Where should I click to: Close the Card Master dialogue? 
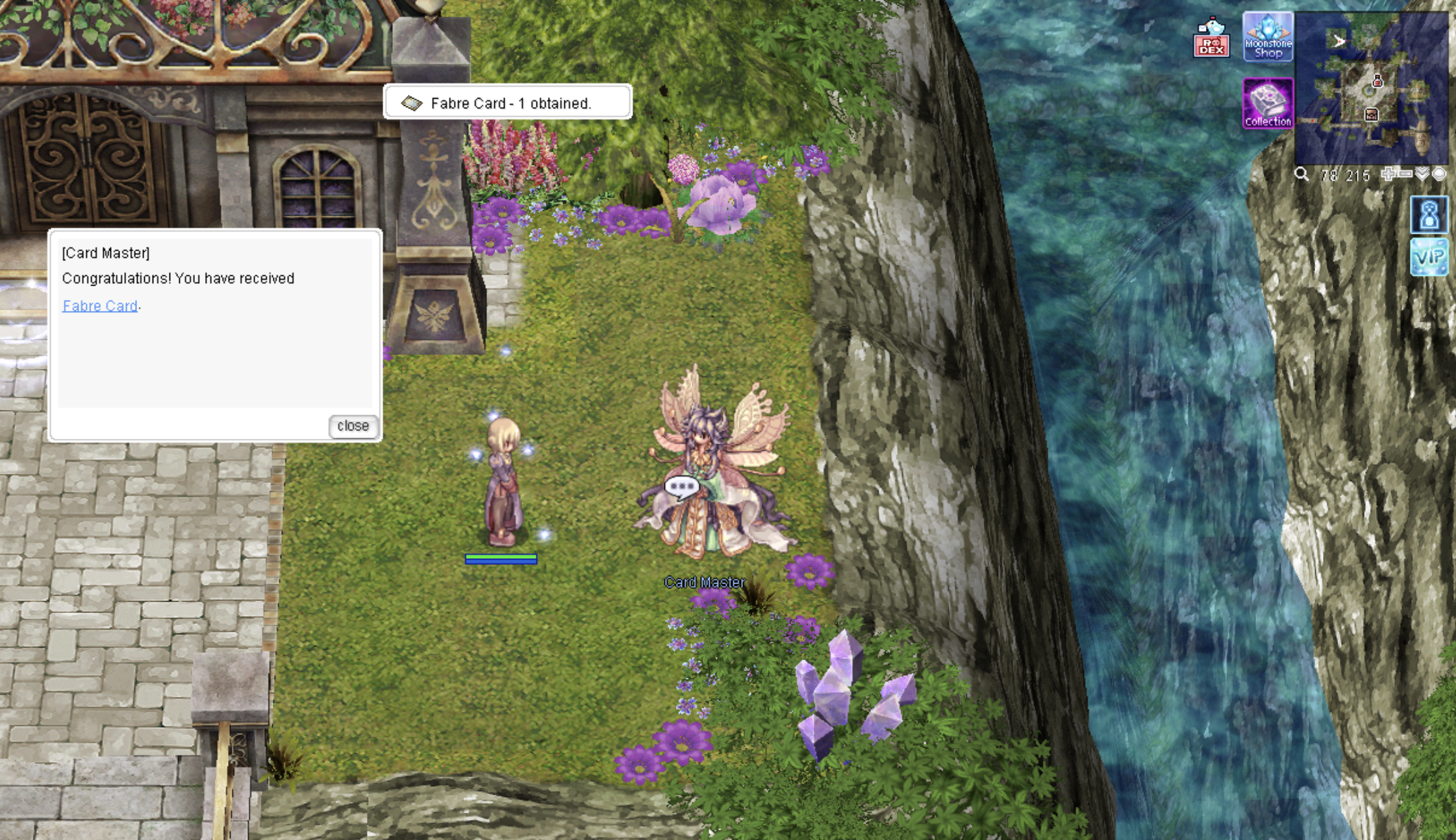pos(353,426)
